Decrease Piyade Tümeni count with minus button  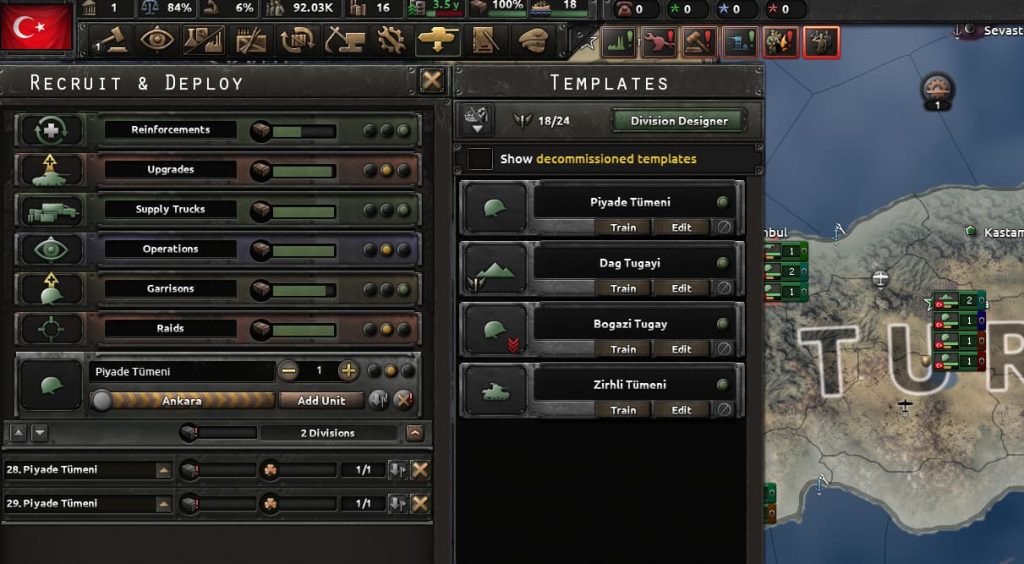[289, 371]
